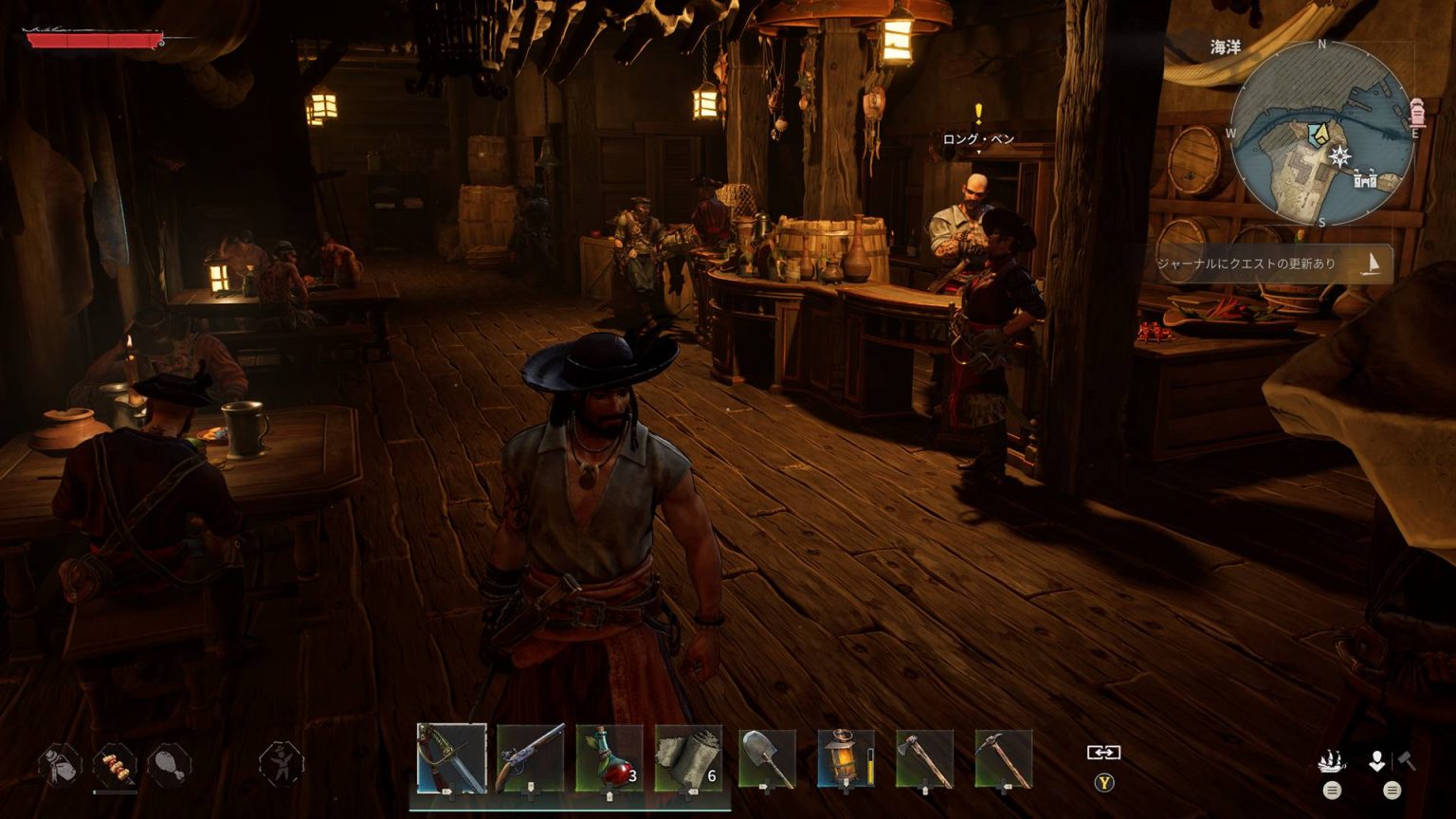The image size is (1456, 819).
Task: Click the canteen drink slot icon
Action: tap(59, 763)
